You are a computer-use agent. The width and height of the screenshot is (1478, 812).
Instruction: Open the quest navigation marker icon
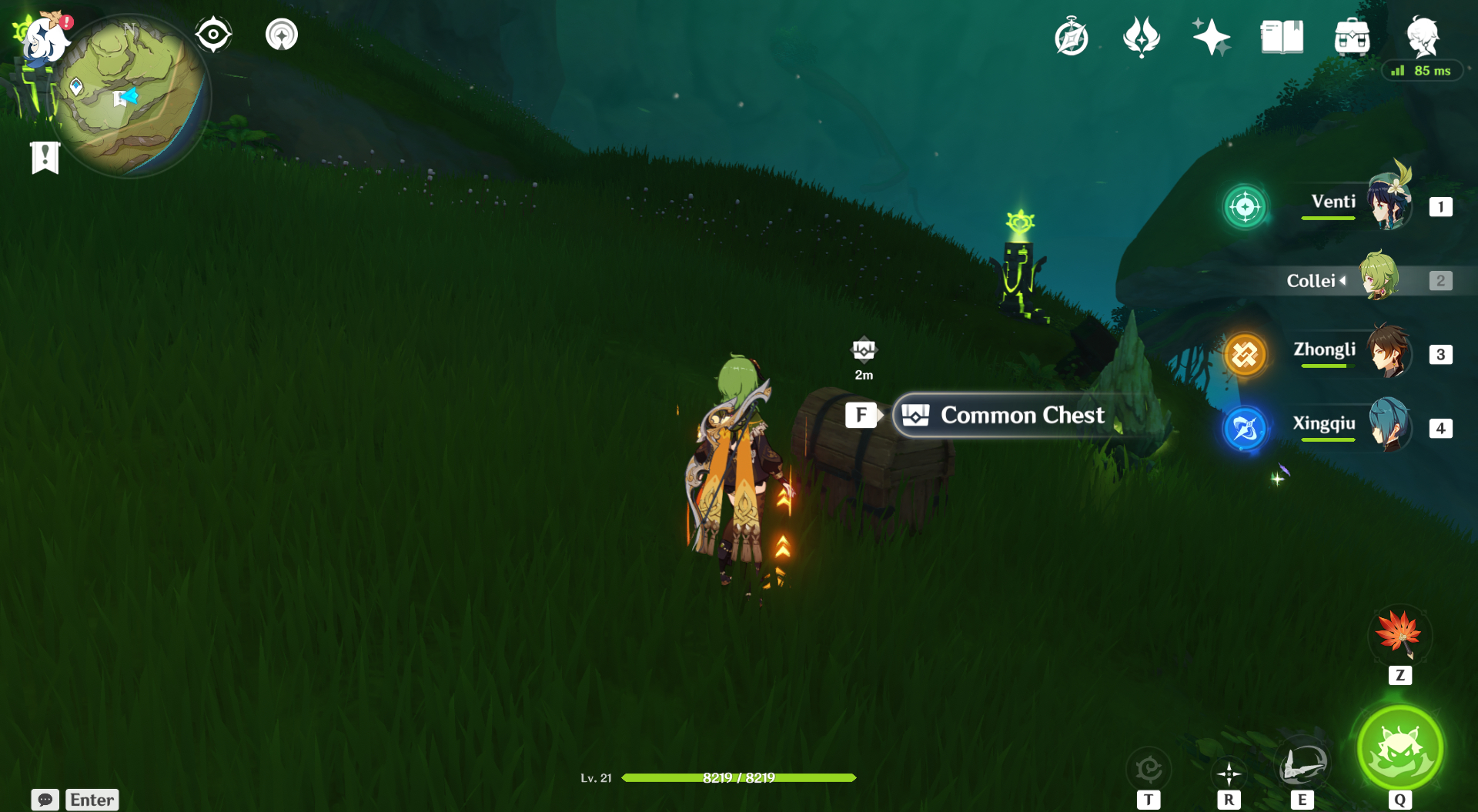tap(282, 35)
